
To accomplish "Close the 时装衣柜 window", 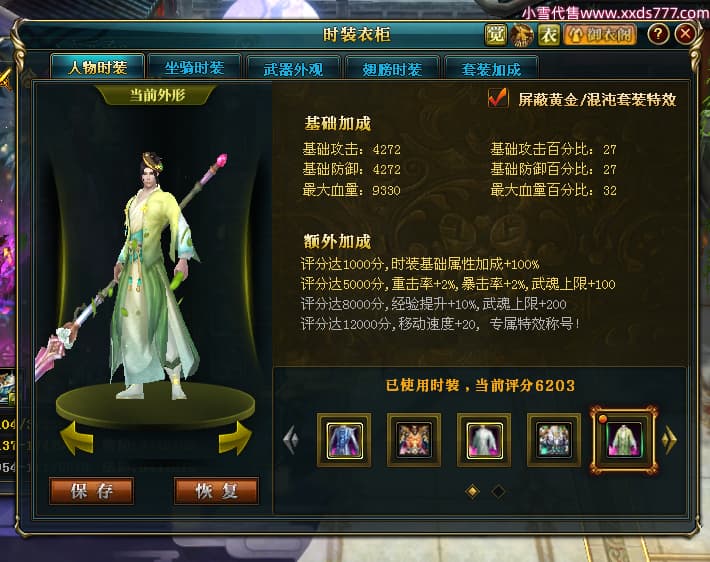I will point(685,35).
